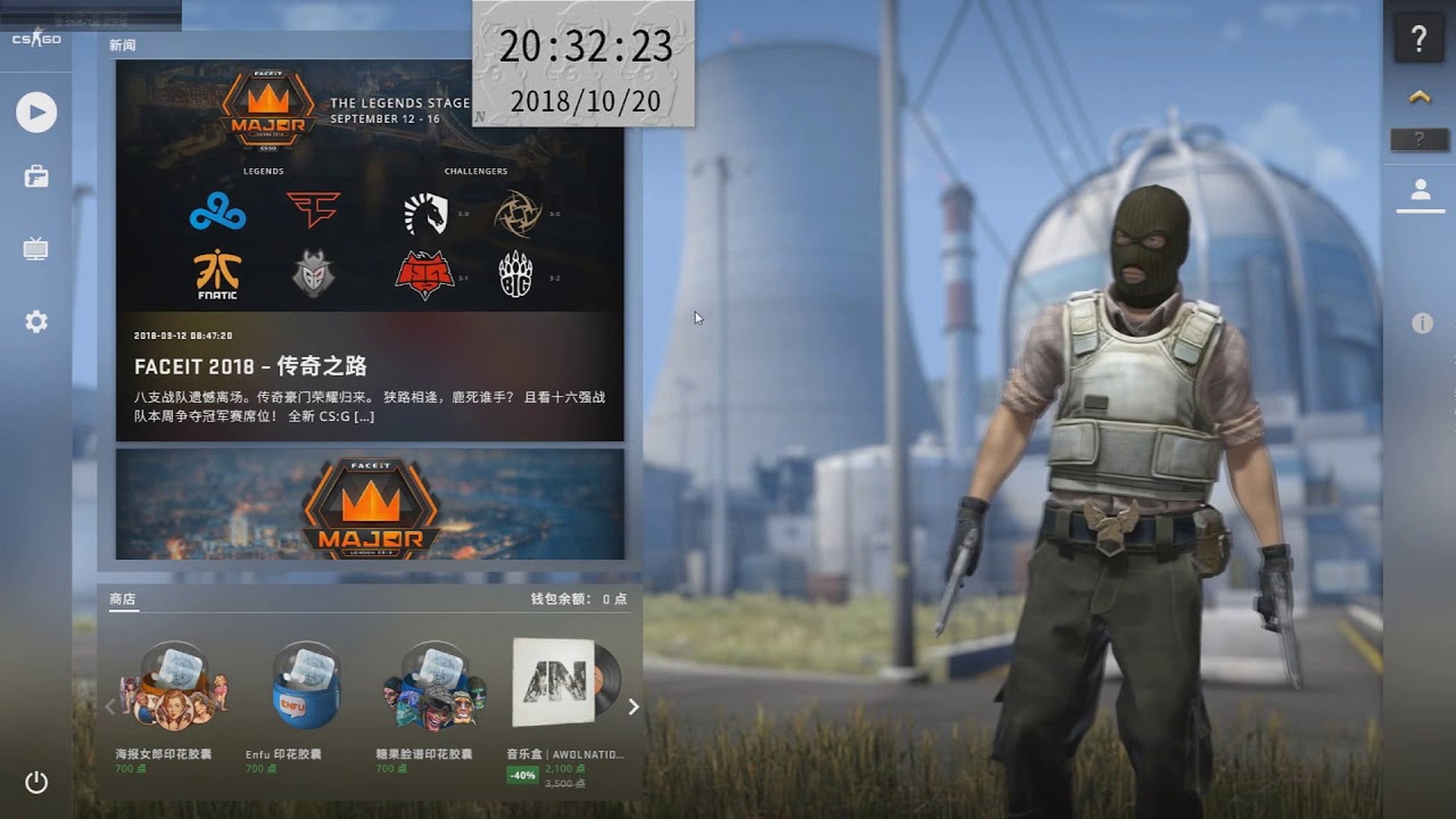Click the info circle icon
This screenshot has width=1456, height=819.
tap(1422, 323)
